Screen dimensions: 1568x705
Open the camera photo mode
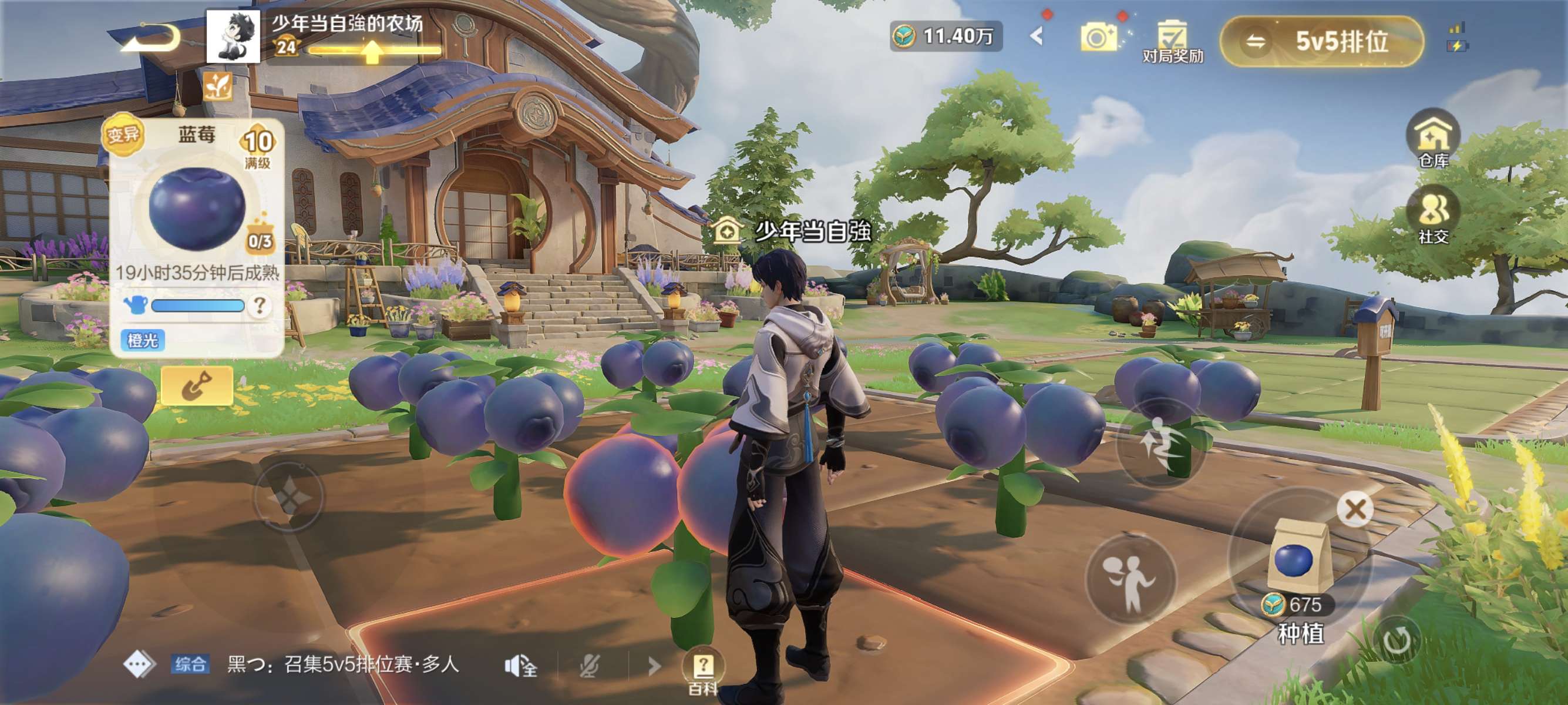coord(1099,38)
